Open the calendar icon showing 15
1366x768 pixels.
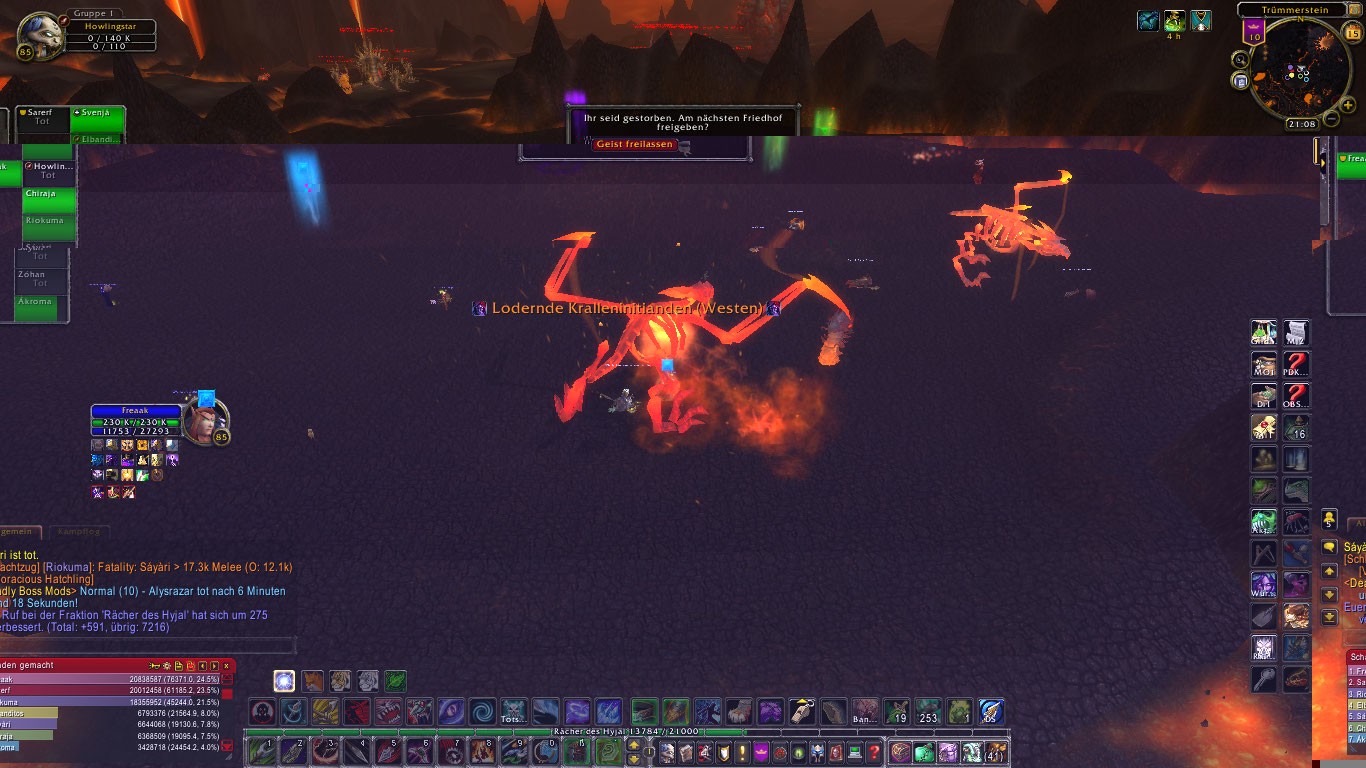(1352, 33)
